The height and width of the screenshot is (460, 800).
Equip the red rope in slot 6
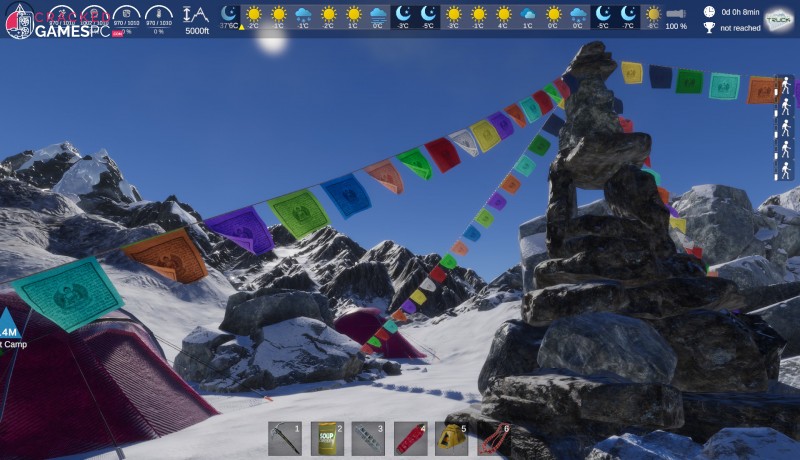click(494, 438)
